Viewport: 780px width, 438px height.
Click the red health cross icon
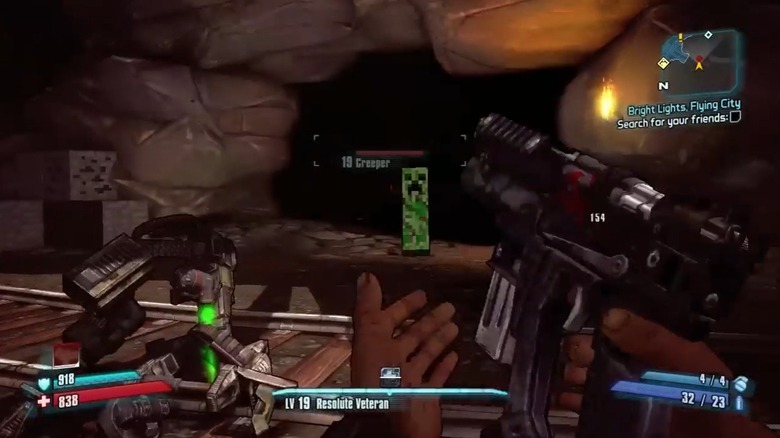click(x=44, y=400)
